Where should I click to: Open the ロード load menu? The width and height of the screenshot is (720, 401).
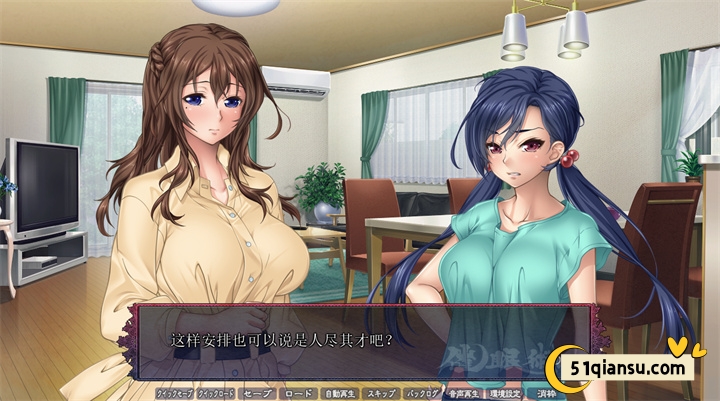coord(299,394)
